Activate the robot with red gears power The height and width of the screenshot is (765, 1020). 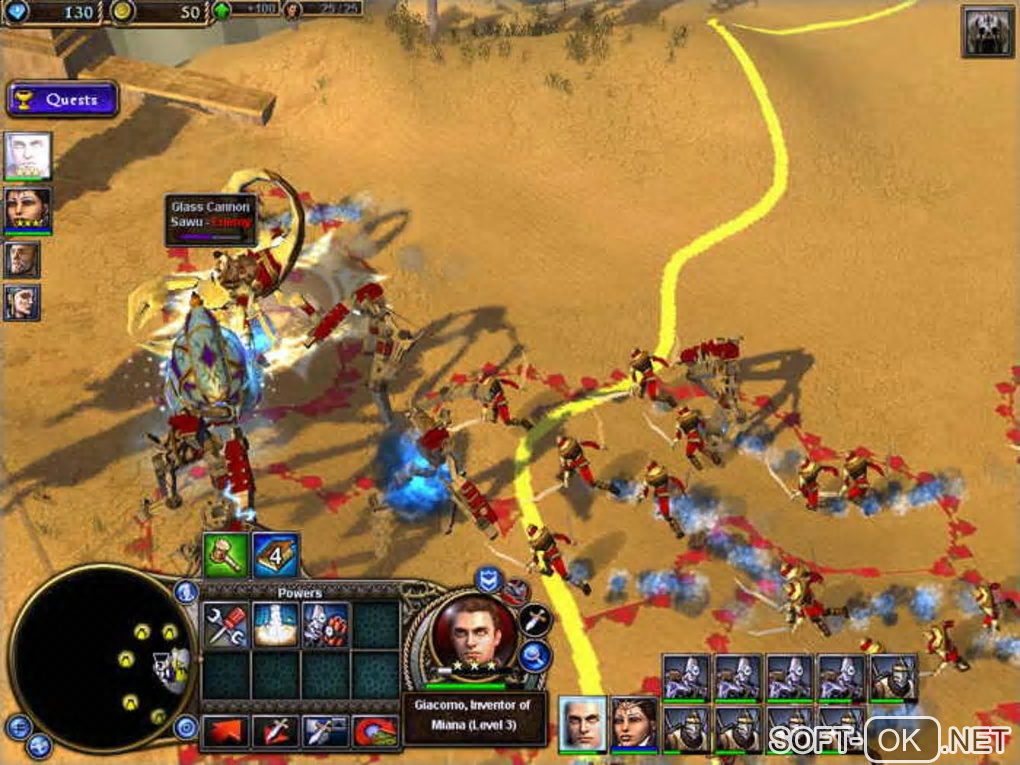click(325, 626)
